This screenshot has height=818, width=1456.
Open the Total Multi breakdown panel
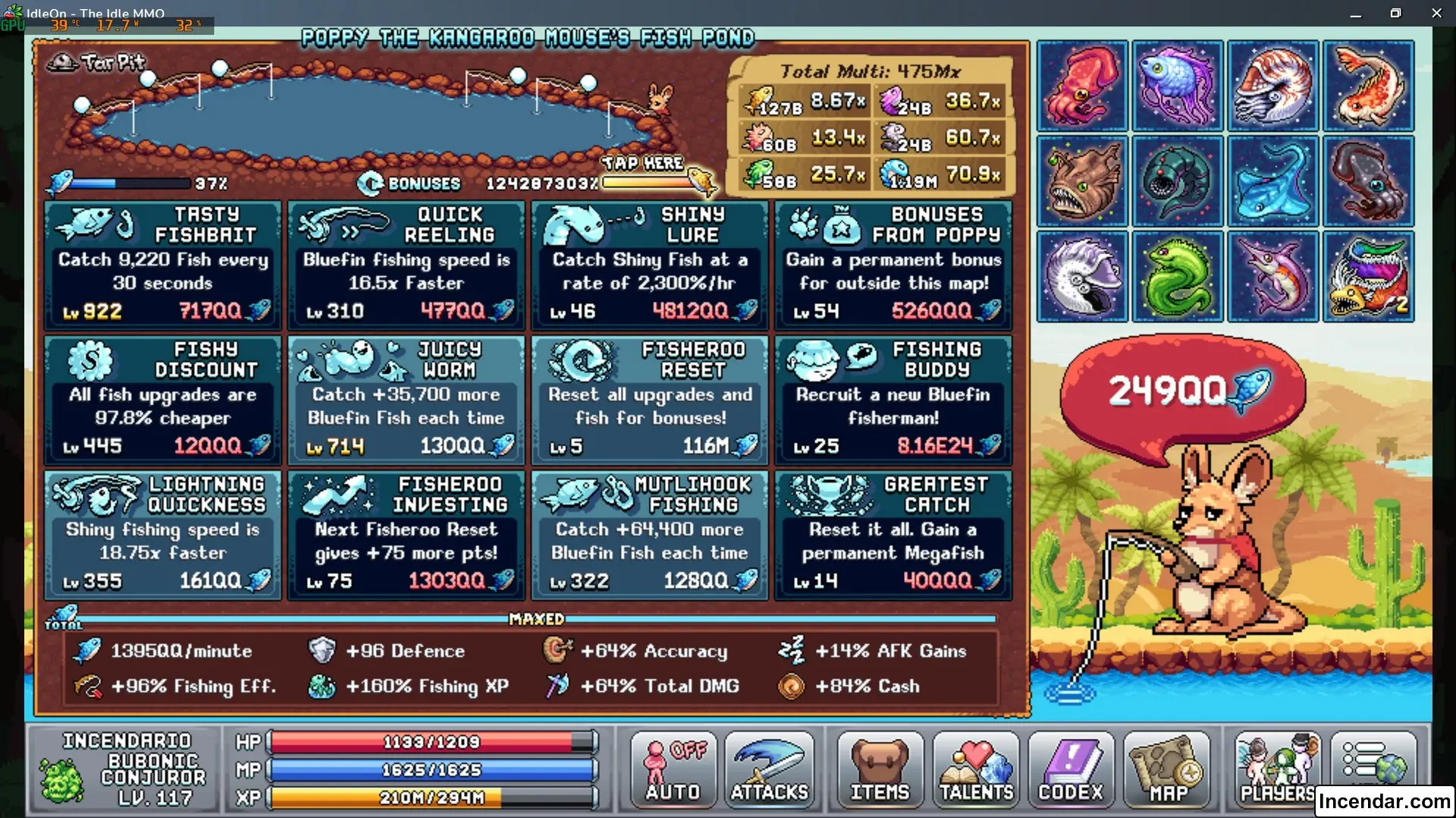[x=869, y=72]
